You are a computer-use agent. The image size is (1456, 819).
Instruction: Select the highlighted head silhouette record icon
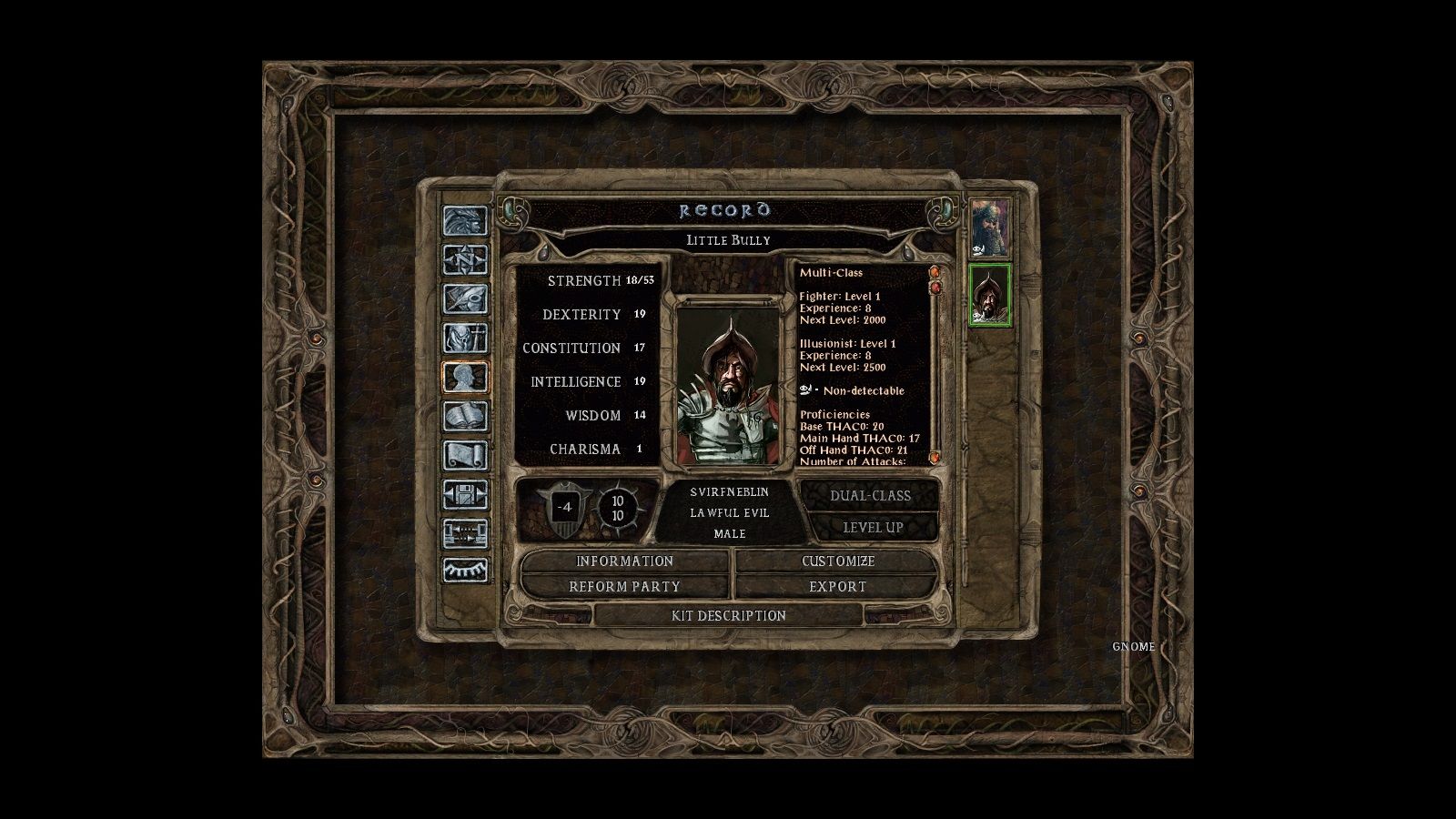click(465, 378)
